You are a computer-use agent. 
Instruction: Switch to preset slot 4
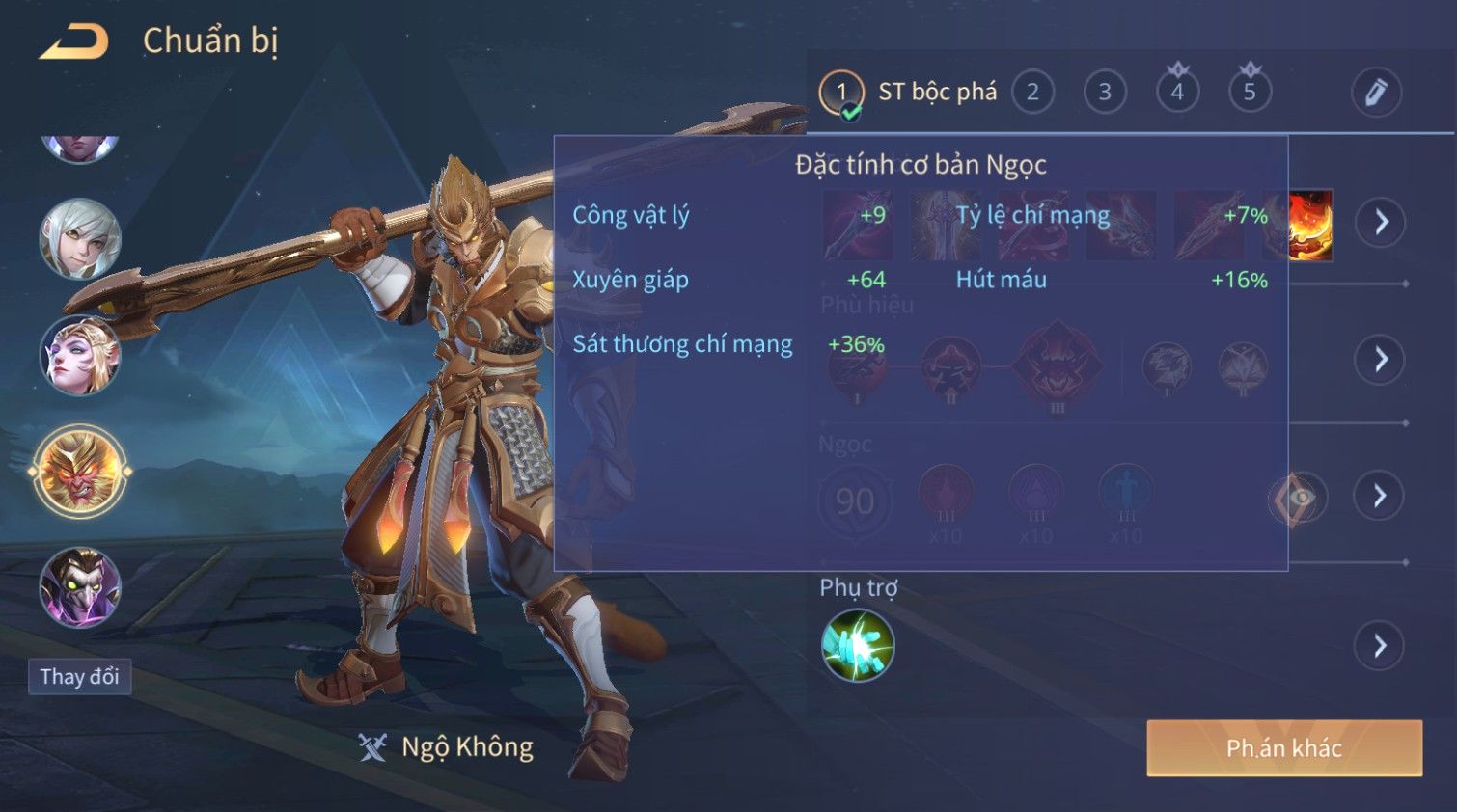tap(1177, 93)
